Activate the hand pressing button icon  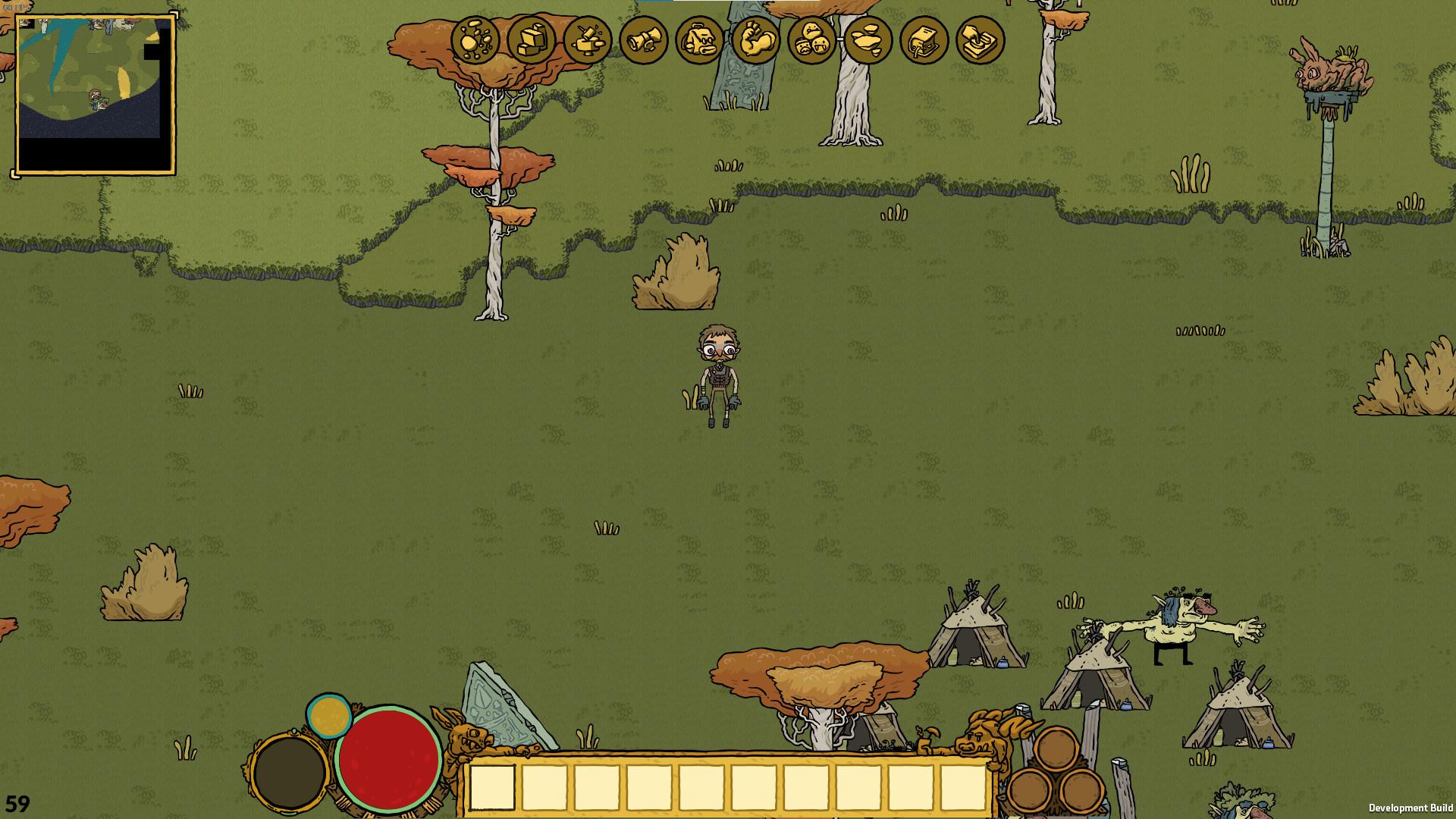click(981, 40)
